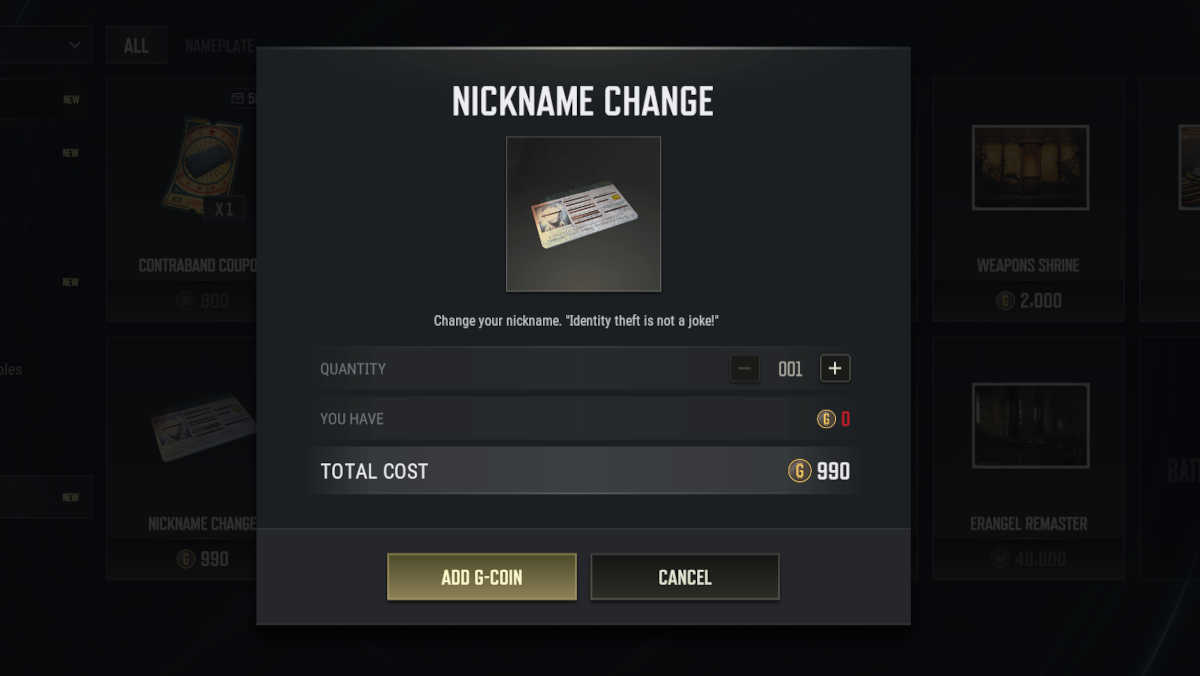Open the Weapons Shrine store item
The width and height of the screenshot is (1200, 676).
[x=1029, y=198]
